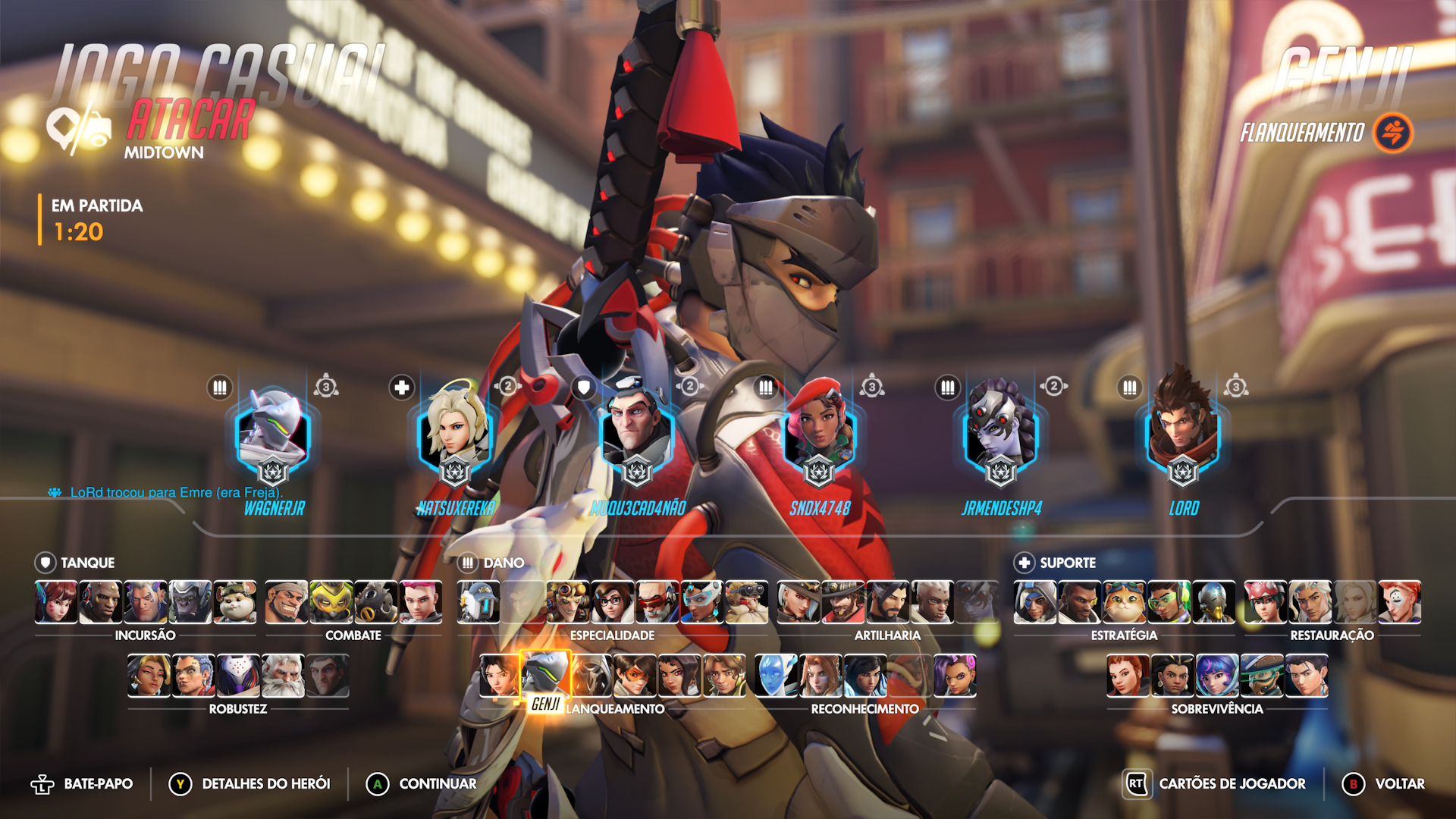Select Juno with blue space helmet
This screenshot has width=1456, height=819.
(x=1217, y=675)
